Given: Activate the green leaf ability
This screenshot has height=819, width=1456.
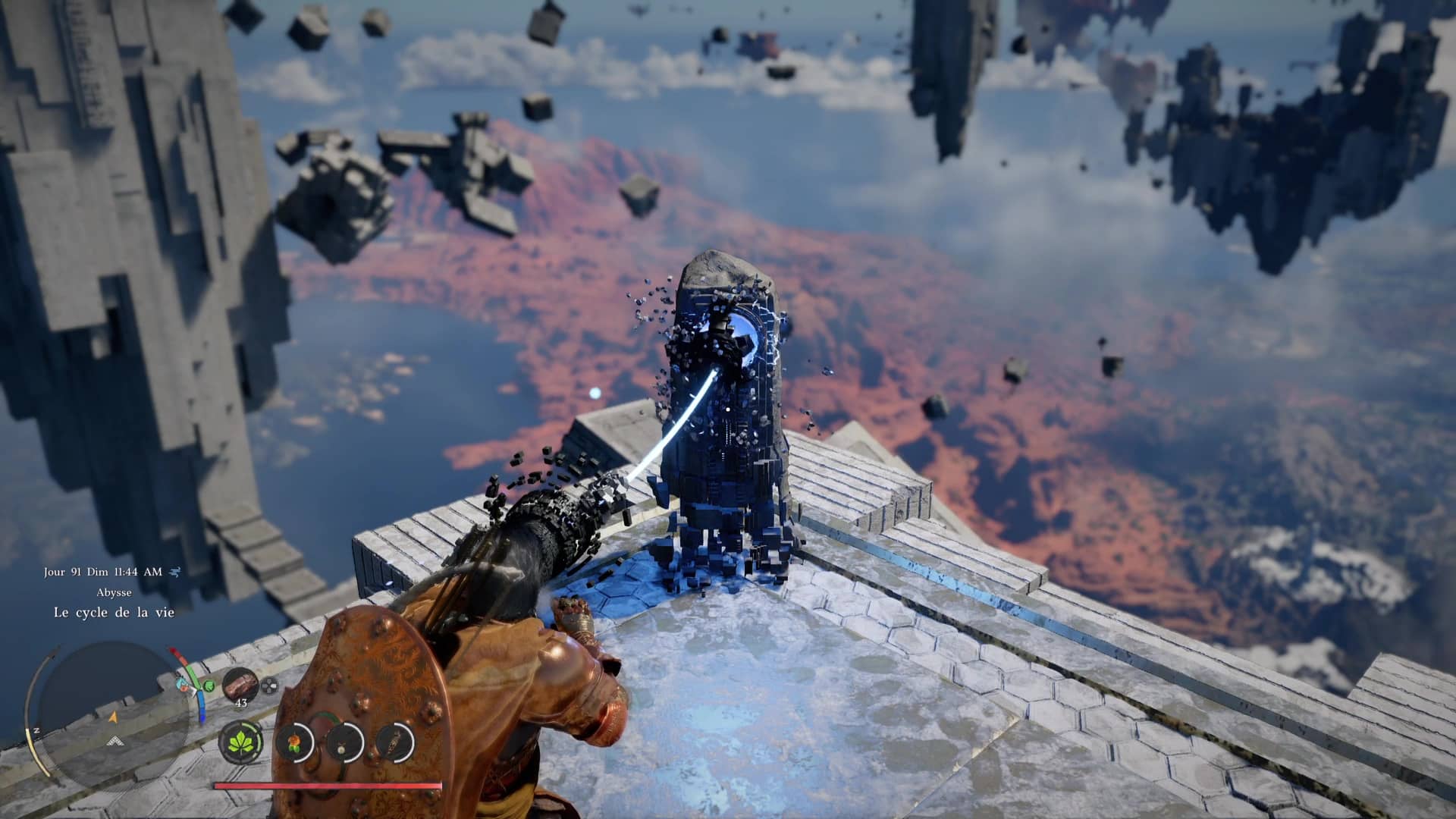Looking at the screenshot, I should [241, 741].
